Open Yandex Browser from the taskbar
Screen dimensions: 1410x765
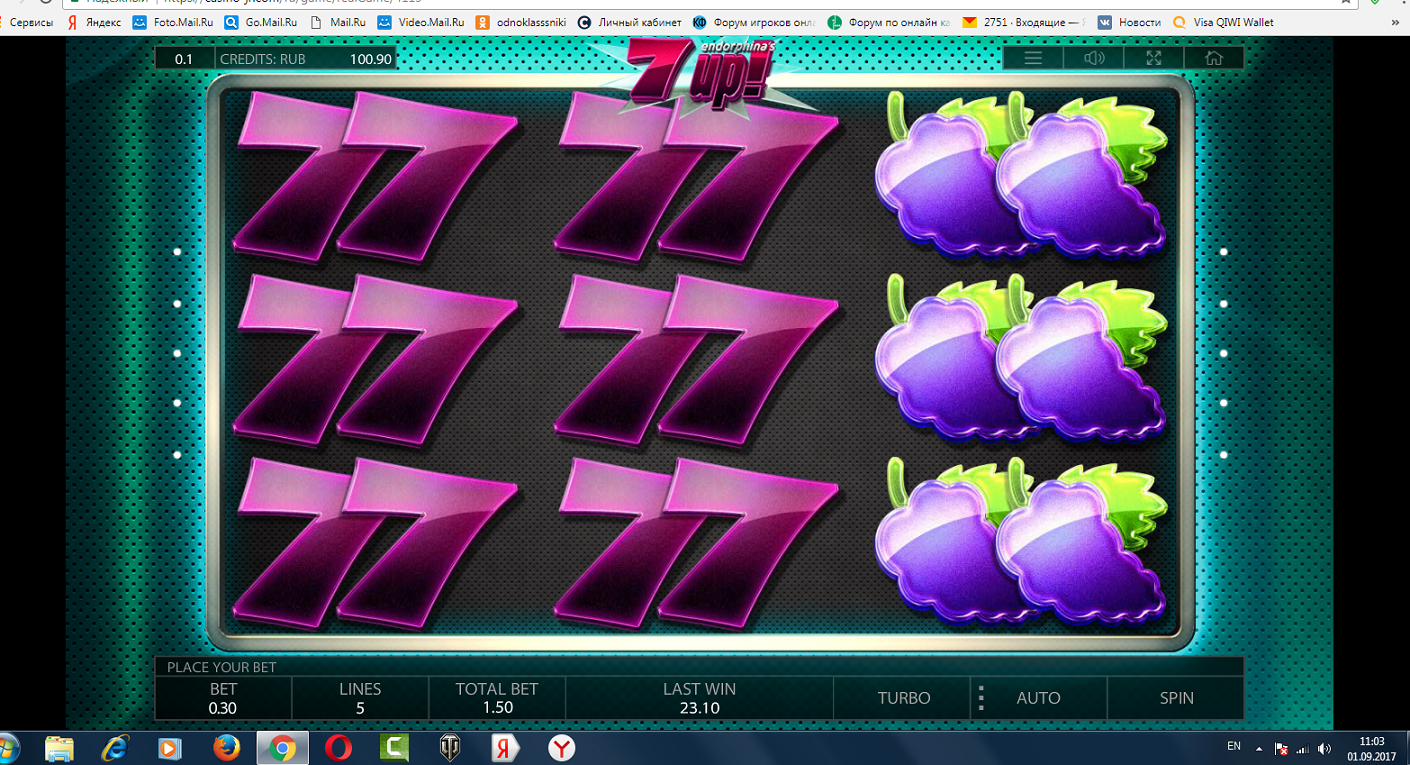pos(560,748)
